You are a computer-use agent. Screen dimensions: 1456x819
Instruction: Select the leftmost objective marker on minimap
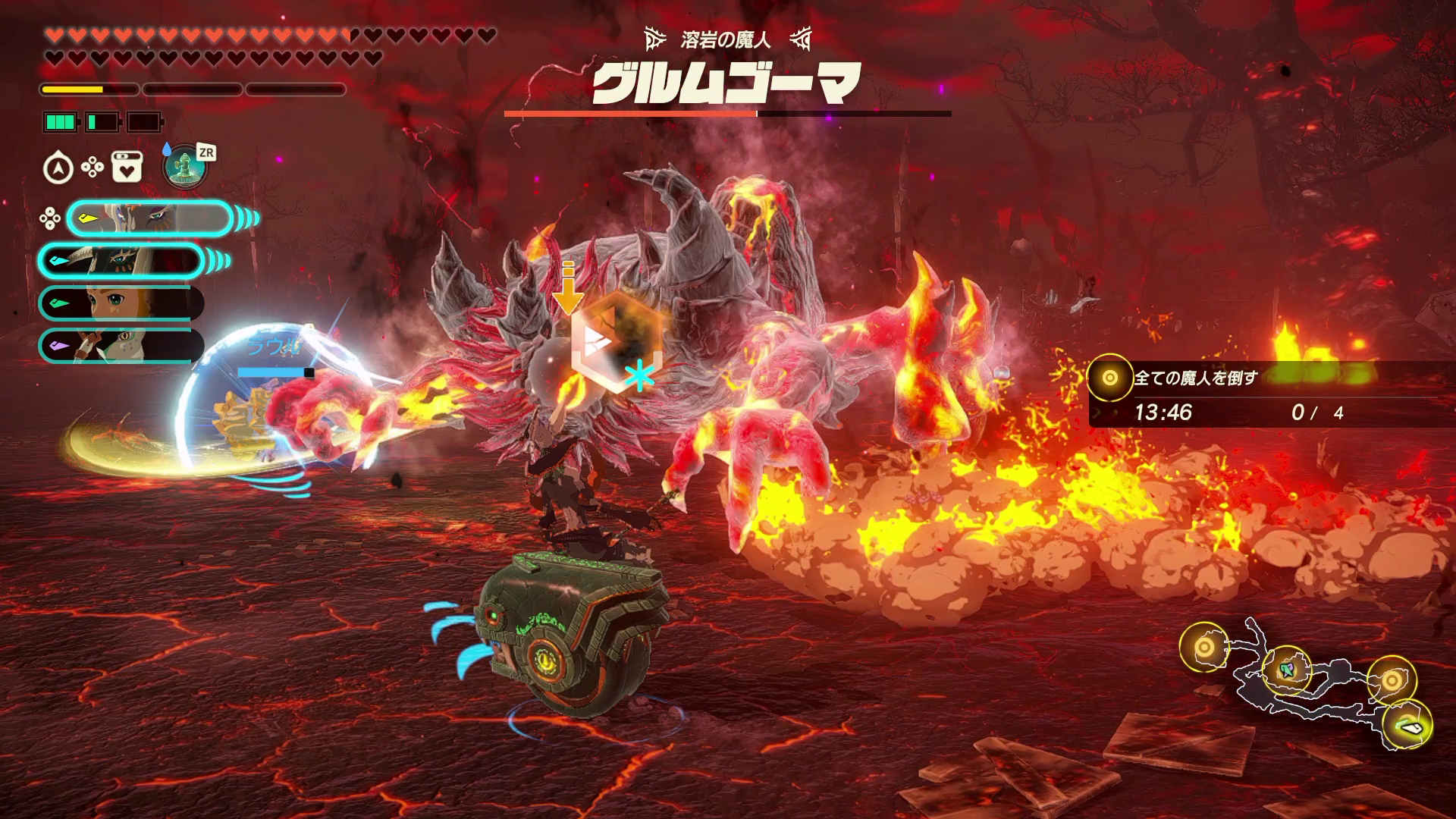(x=1203, y=648)
